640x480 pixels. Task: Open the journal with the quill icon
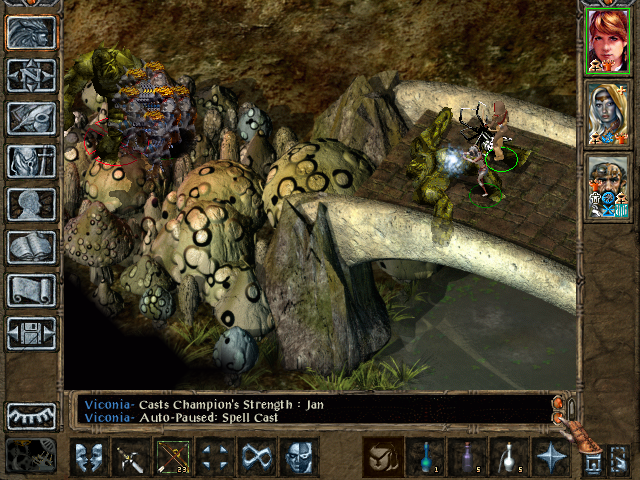(31, 118)
